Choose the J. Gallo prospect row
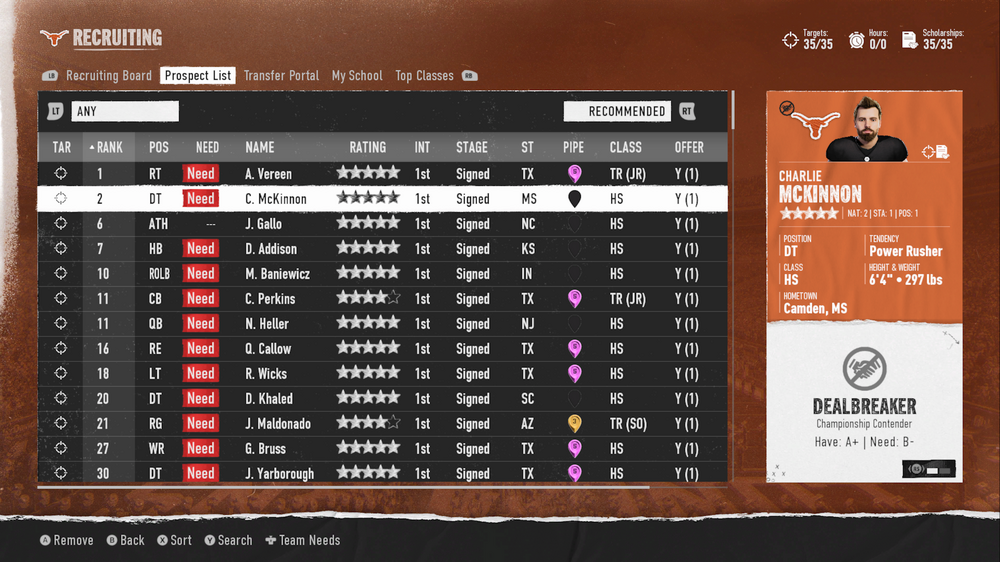The width and height of the screenshot is (1000, 562). [x=264, y=224]
